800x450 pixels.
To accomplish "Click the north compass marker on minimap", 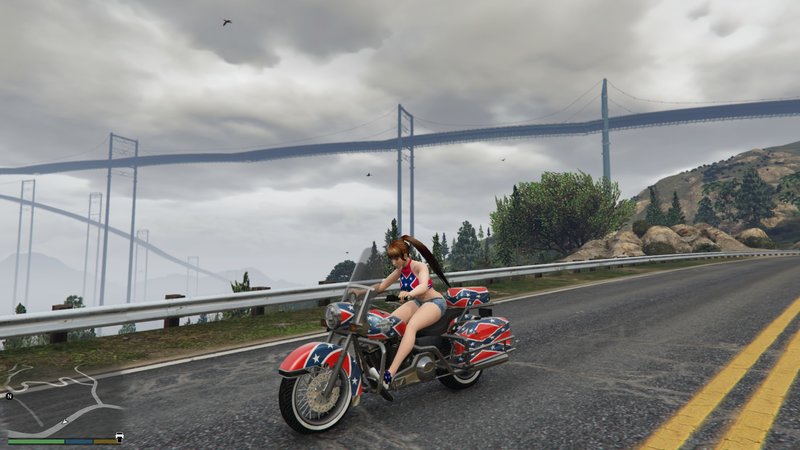I will (8, 396).
